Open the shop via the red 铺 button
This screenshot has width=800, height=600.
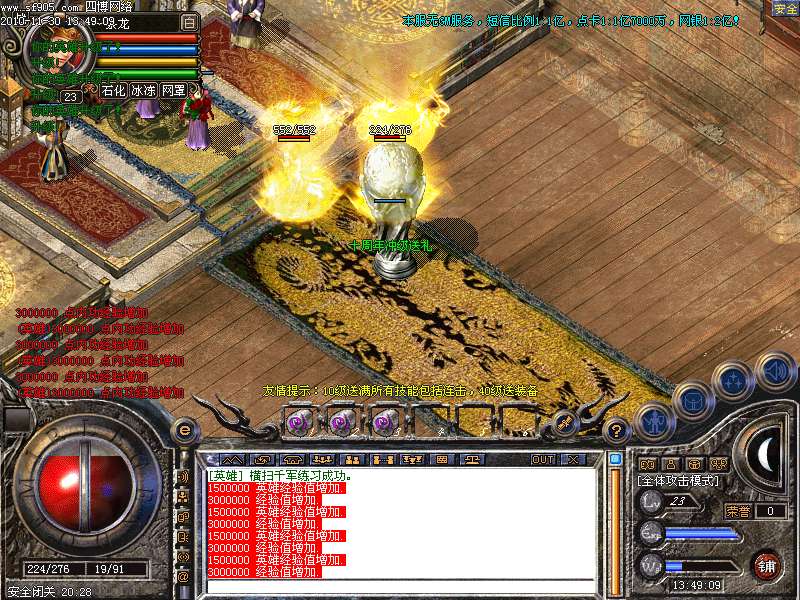766,564
